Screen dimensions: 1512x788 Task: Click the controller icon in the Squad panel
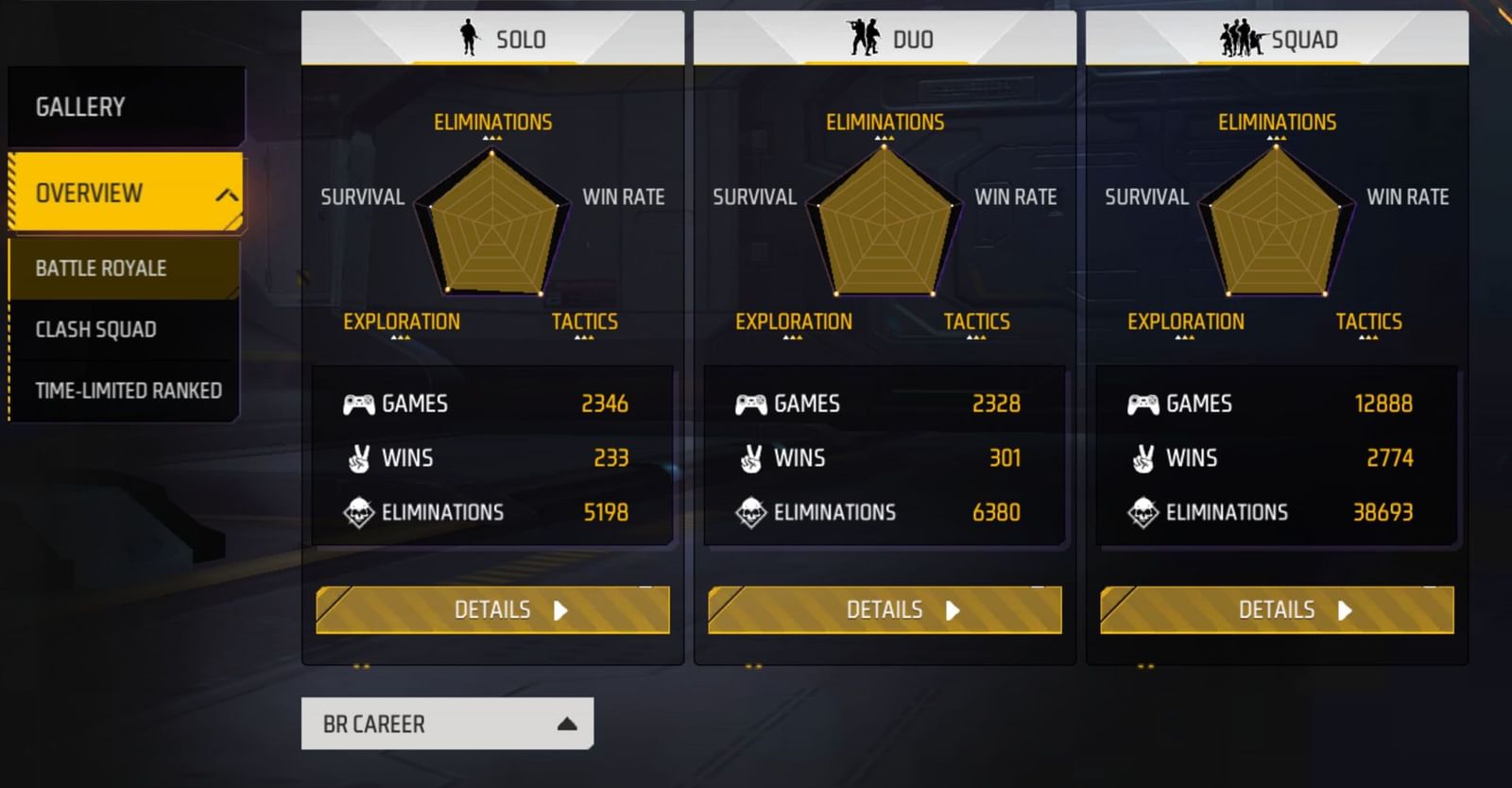click(x=1142, y=403)
